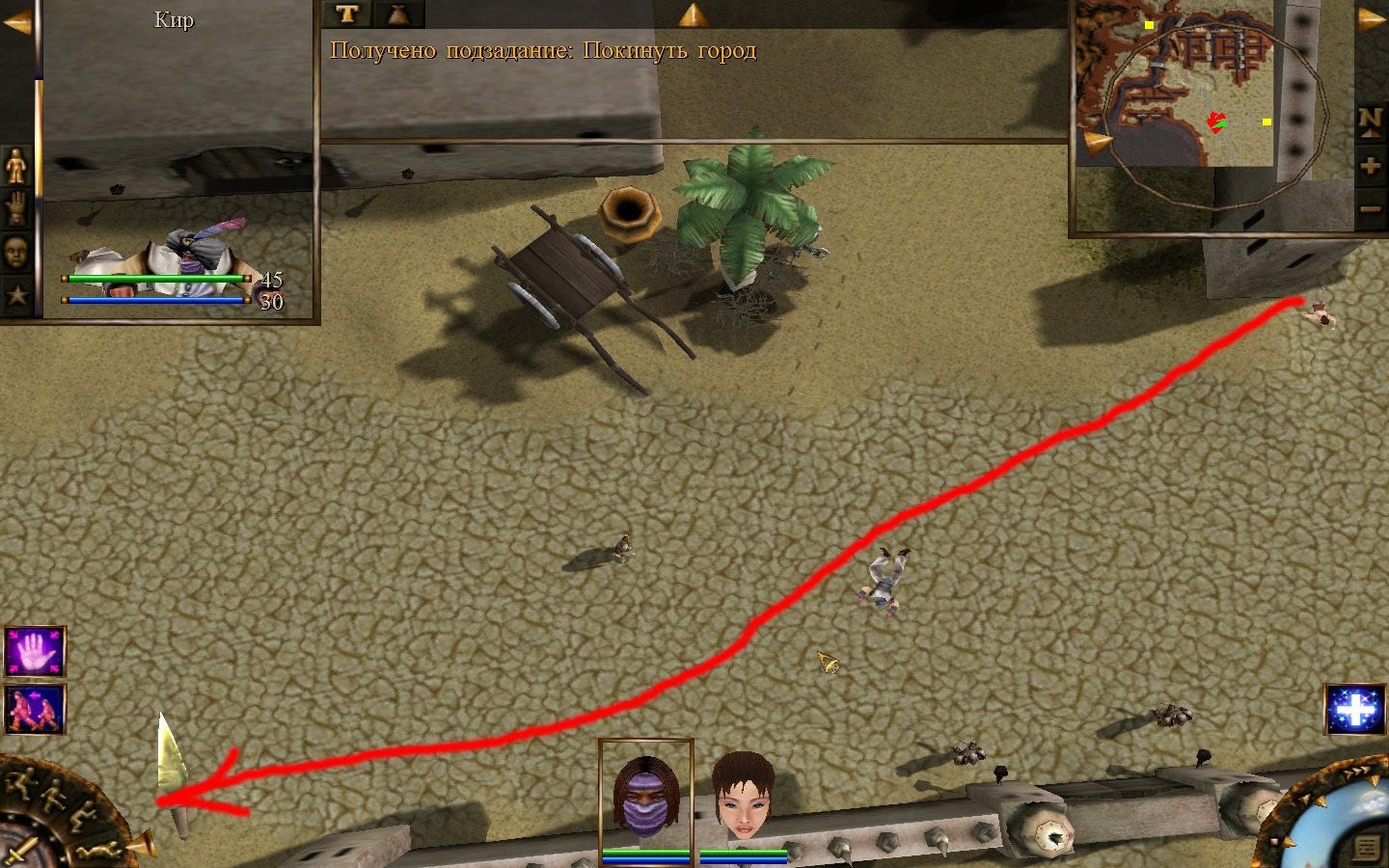Activate the purple hand ability
Viewport: 1389px width, 868px height.
point(35,651)
